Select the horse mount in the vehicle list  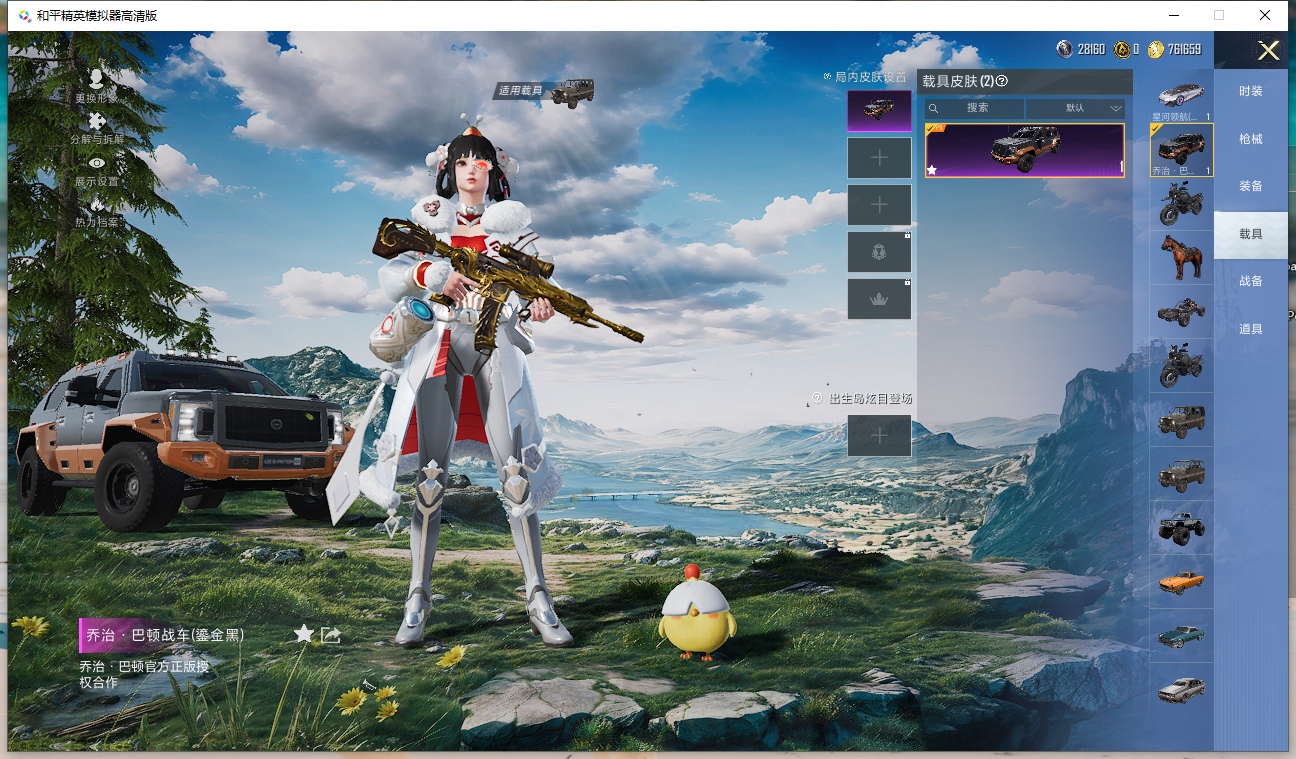pos(1181,257)
